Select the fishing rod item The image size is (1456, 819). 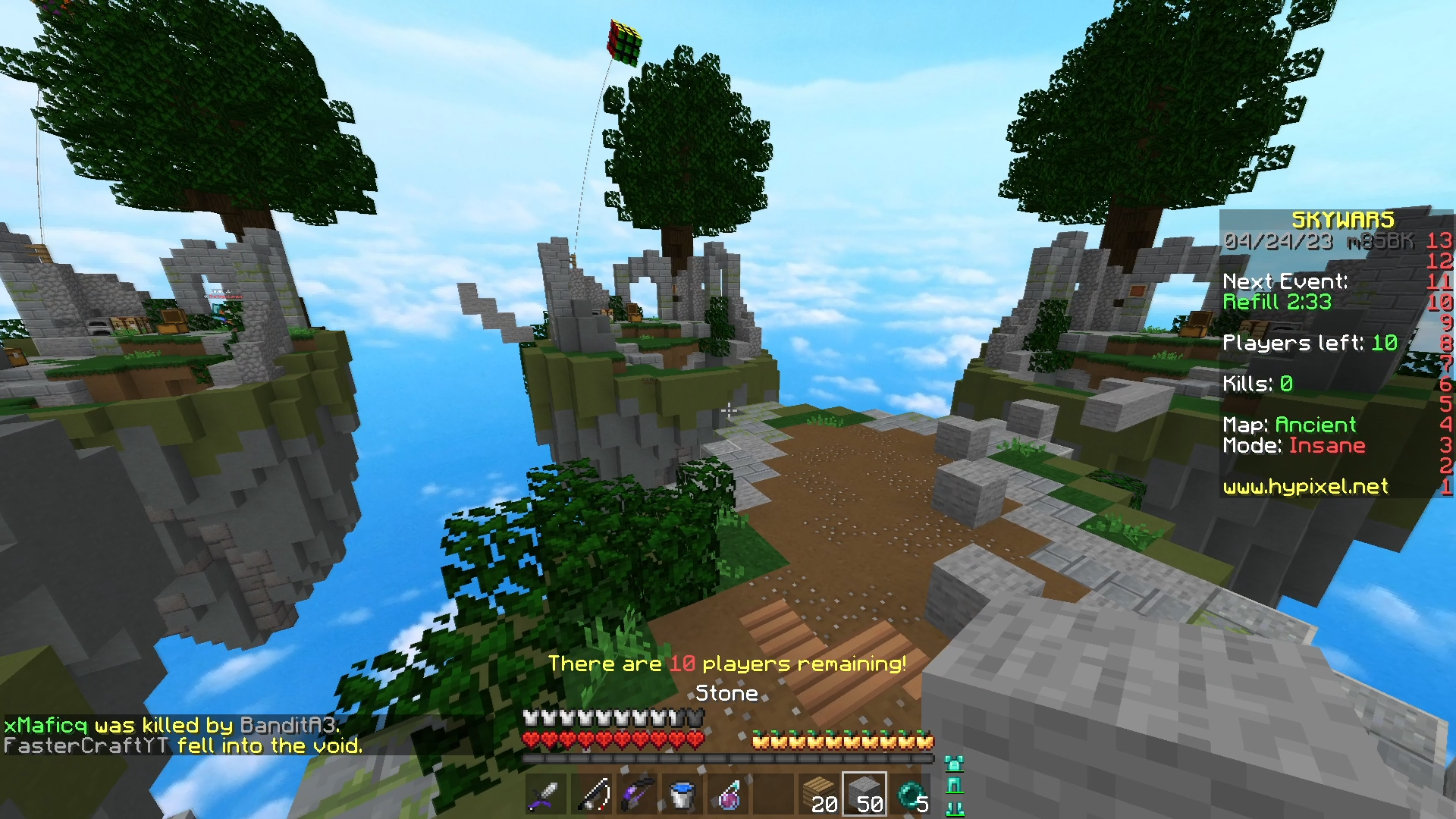[591, 793]
